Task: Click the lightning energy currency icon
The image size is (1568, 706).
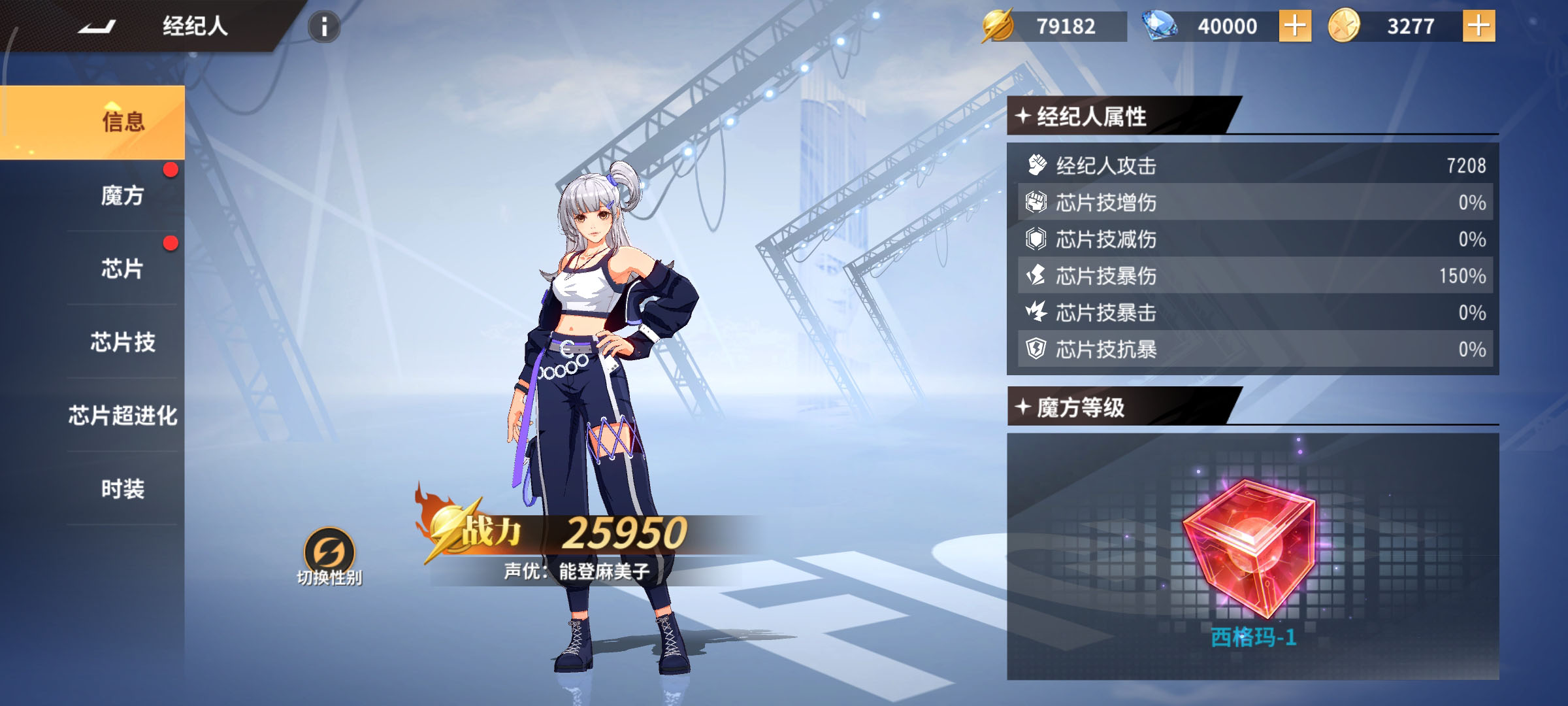Action: coord(998,26)
